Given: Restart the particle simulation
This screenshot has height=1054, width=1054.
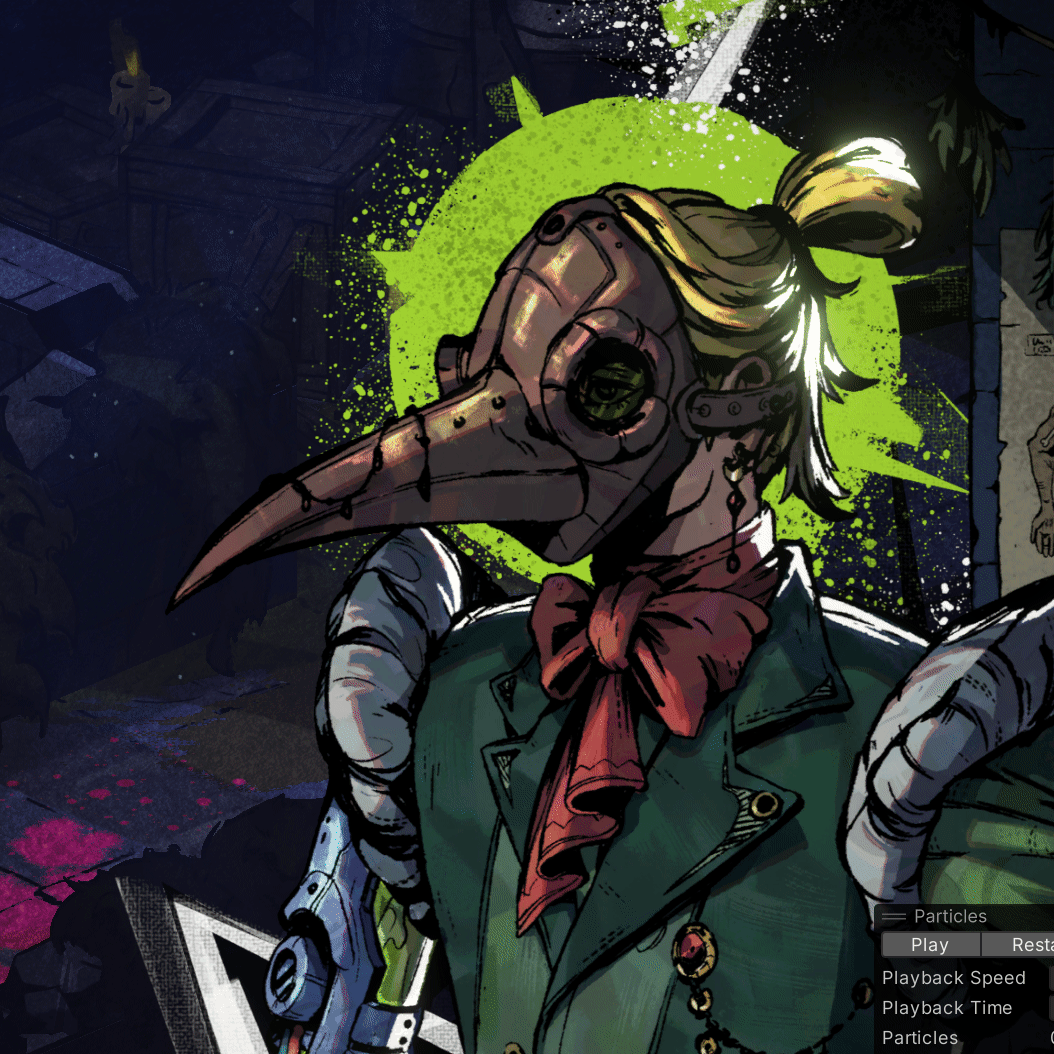Looking at the screenshot, I should pos(1020,945).
